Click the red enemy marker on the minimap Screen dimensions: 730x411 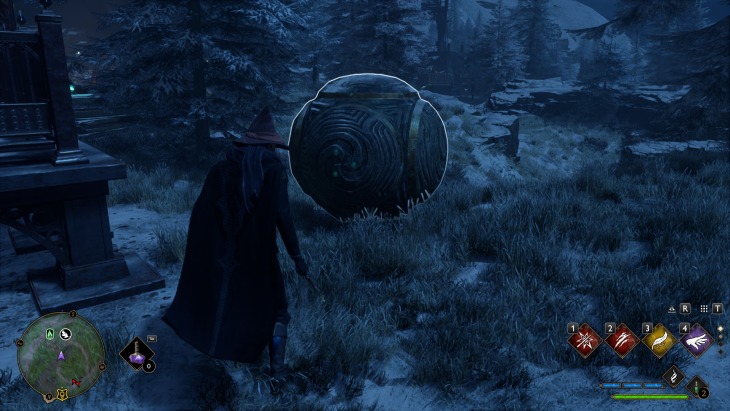[77, 381]
